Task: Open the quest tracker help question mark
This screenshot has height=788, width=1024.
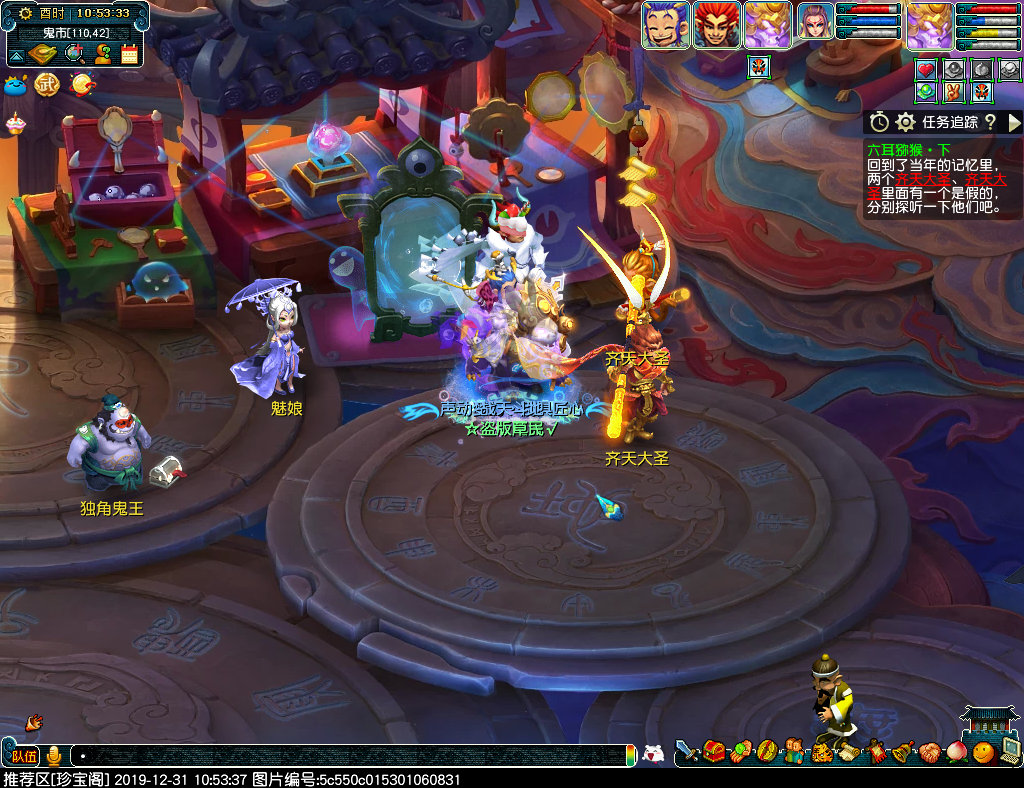Action: coord(989,122)
